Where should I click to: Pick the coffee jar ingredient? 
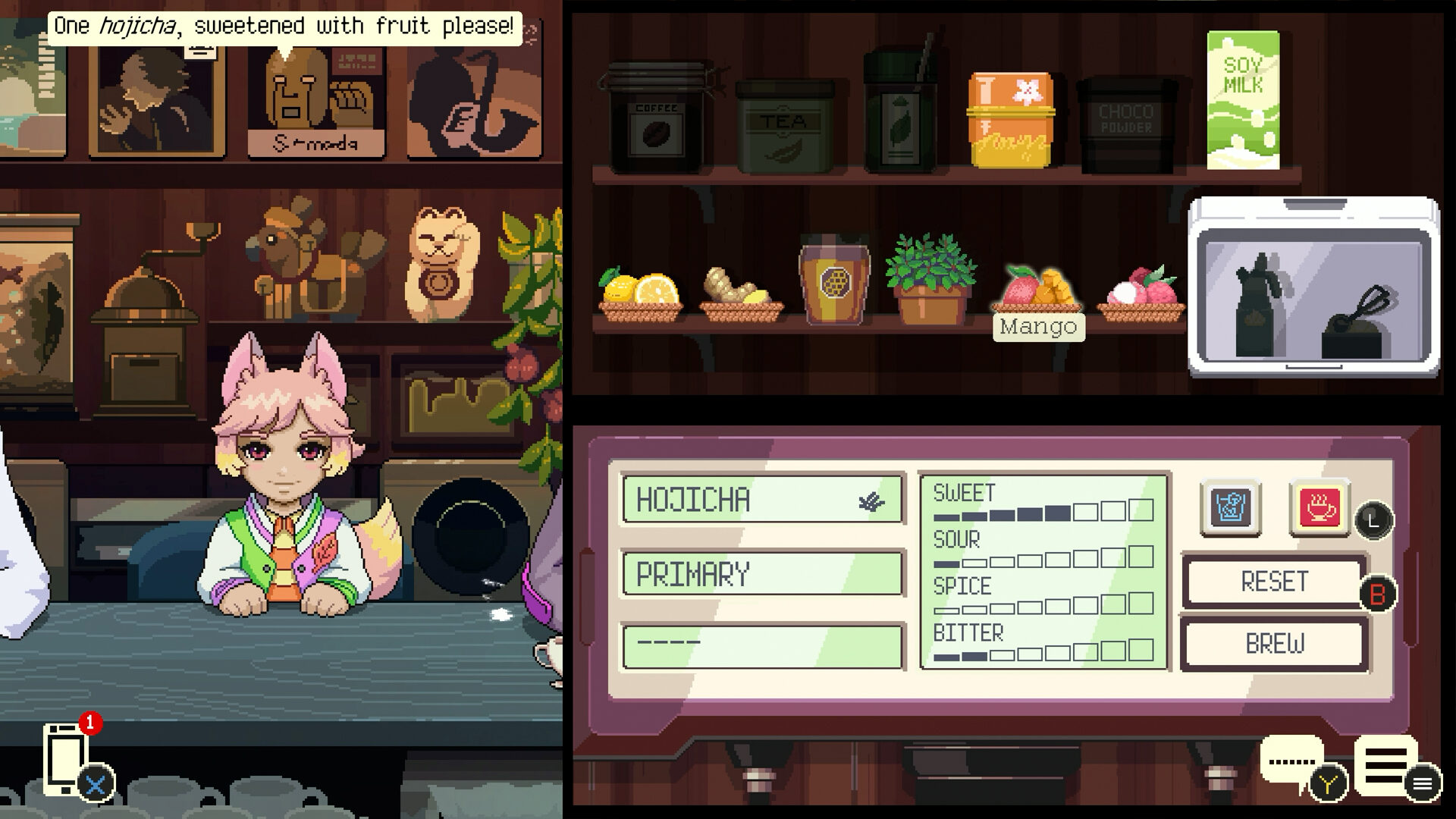655,121
